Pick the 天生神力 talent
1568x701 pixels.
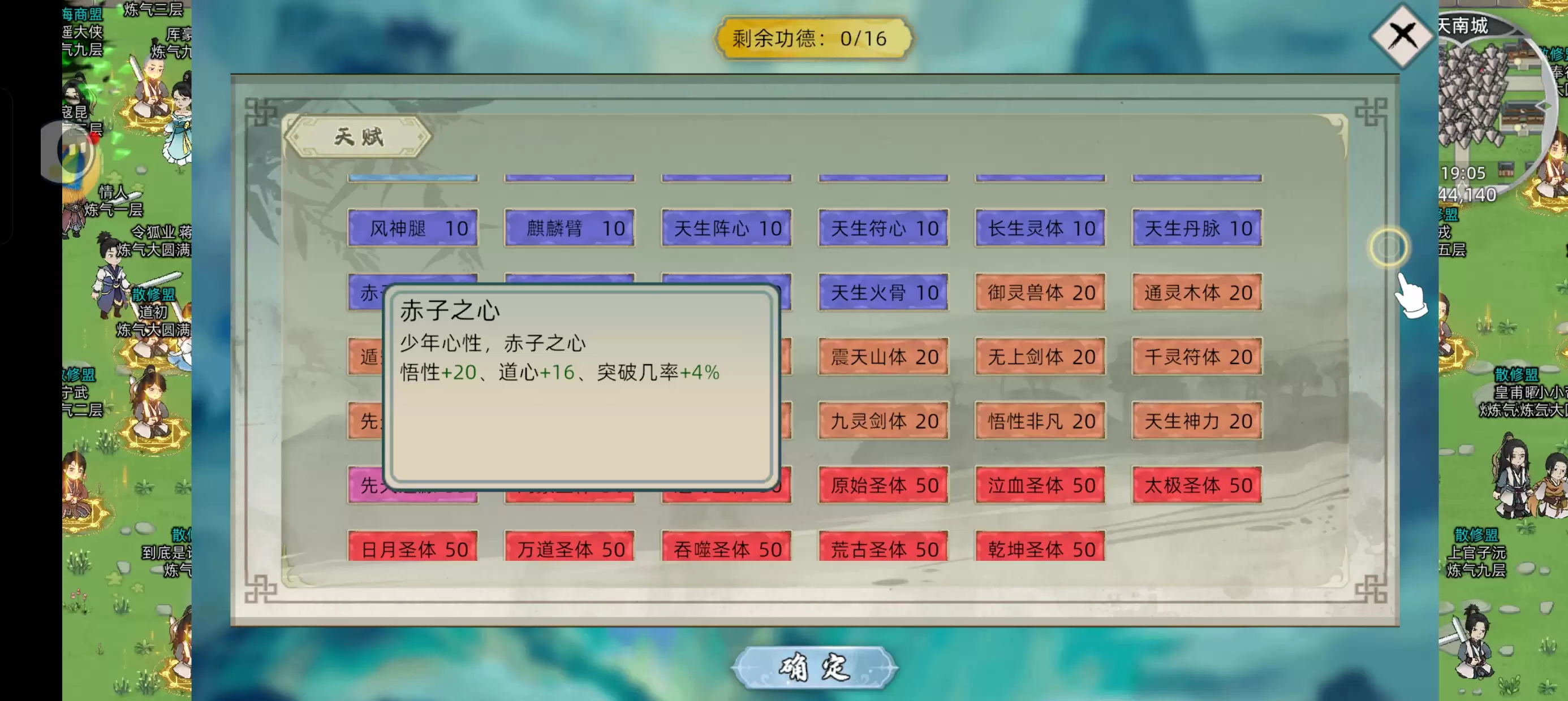click(x=1197, y=421)
